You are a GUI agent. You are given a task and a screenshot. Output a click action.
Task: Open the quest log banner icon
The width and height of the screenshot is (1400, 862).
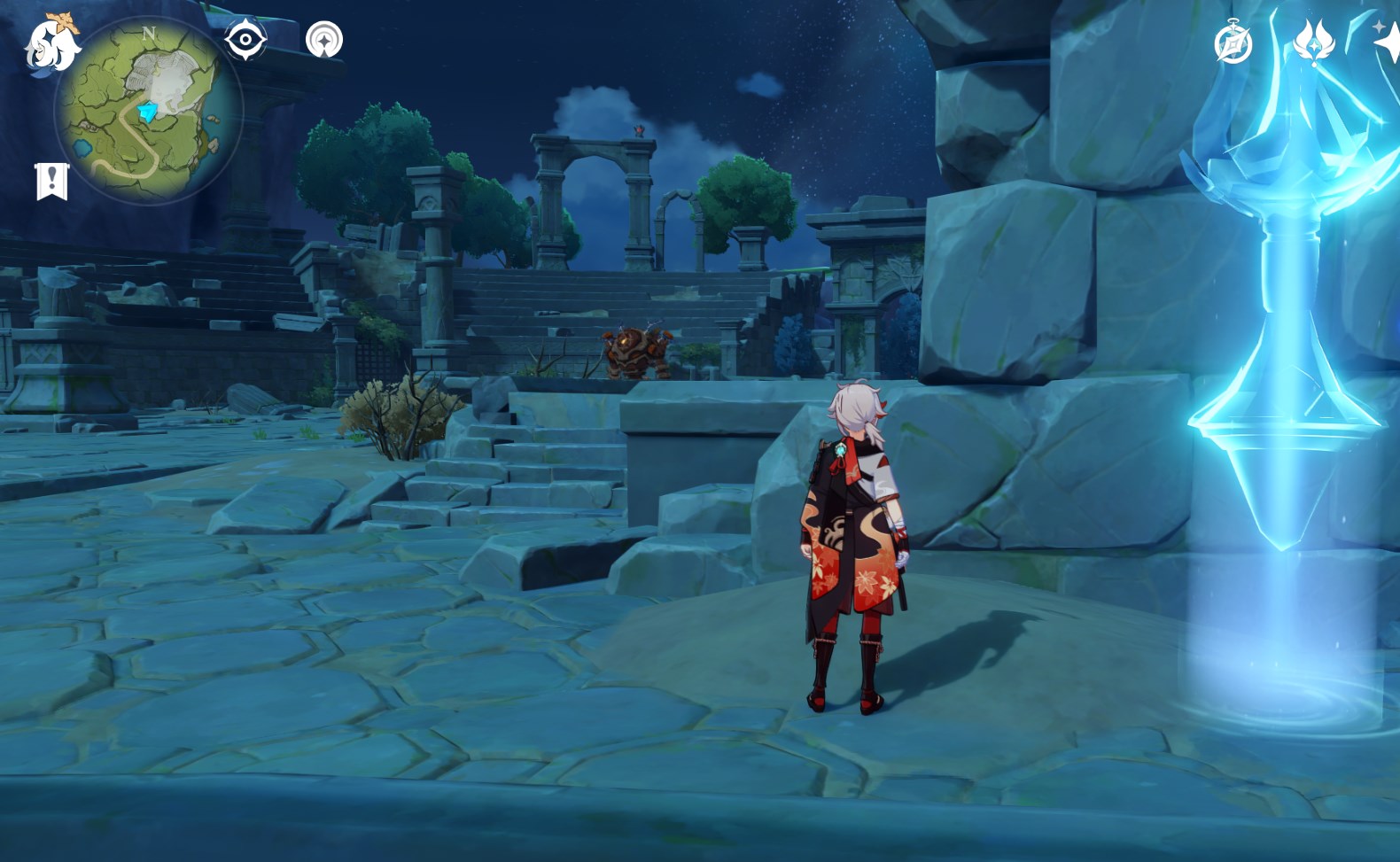(51, 181)
